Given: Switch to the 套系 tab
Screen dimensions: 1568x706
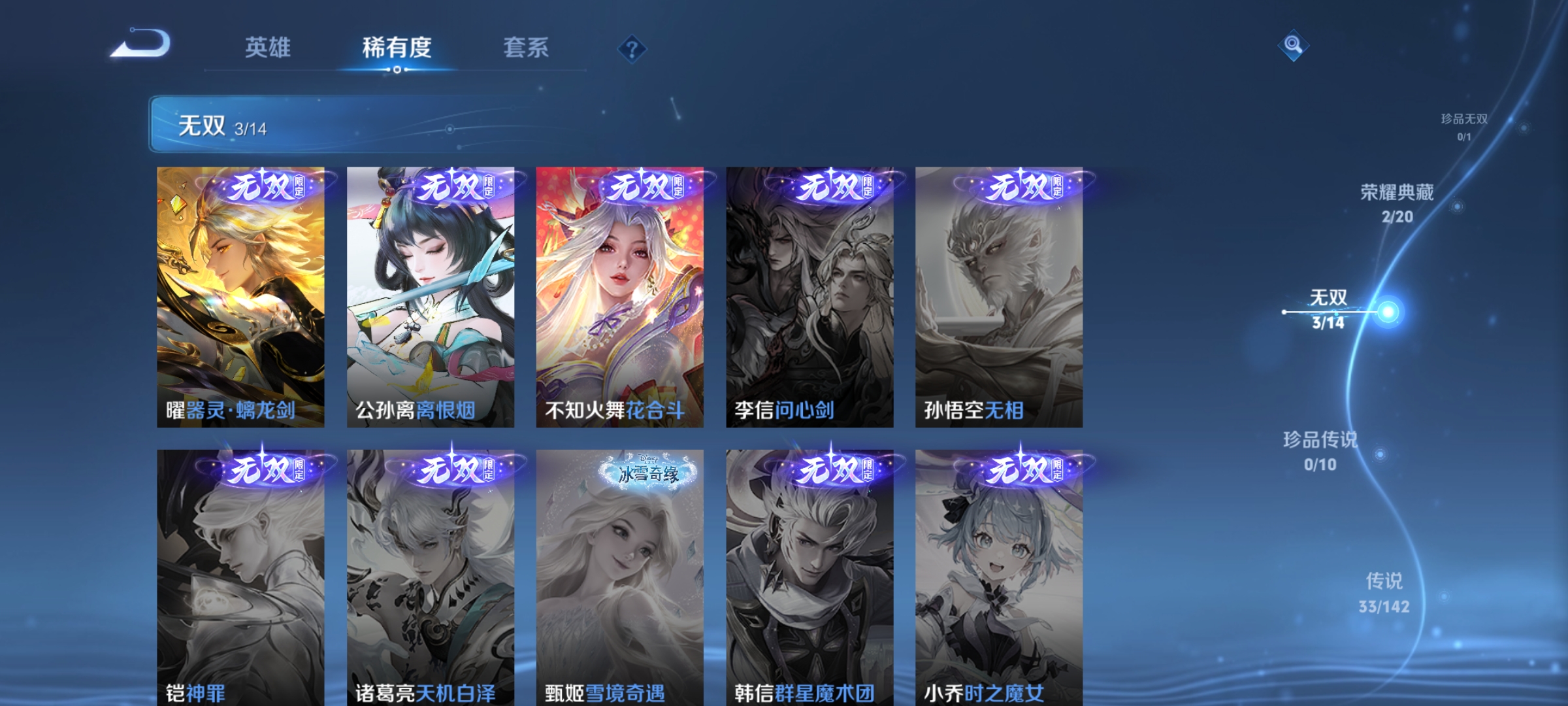Looking at the screenshot, I should 525,47.
